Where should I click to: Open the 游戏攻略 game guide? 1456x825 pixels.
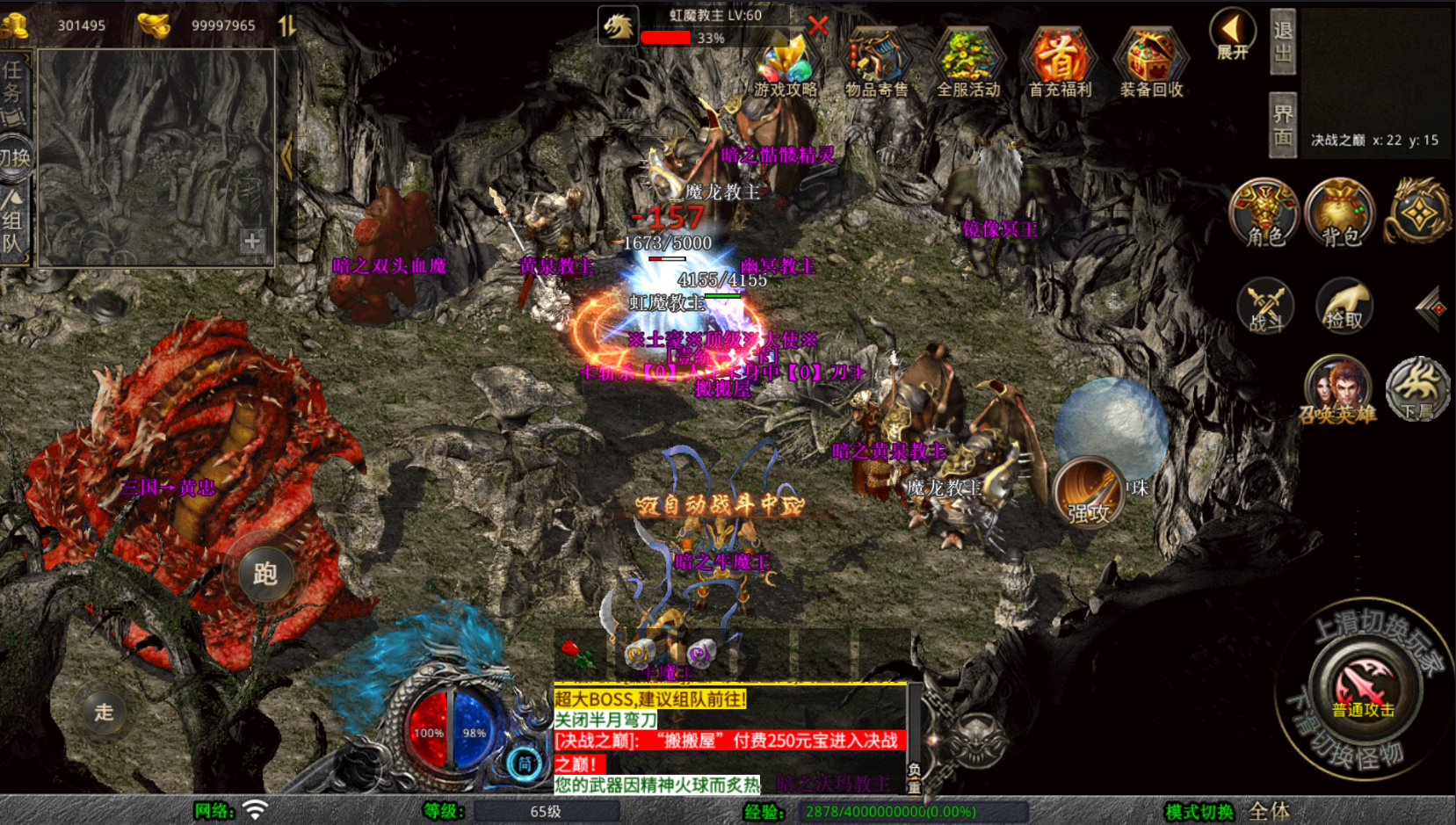pos(786,63)
